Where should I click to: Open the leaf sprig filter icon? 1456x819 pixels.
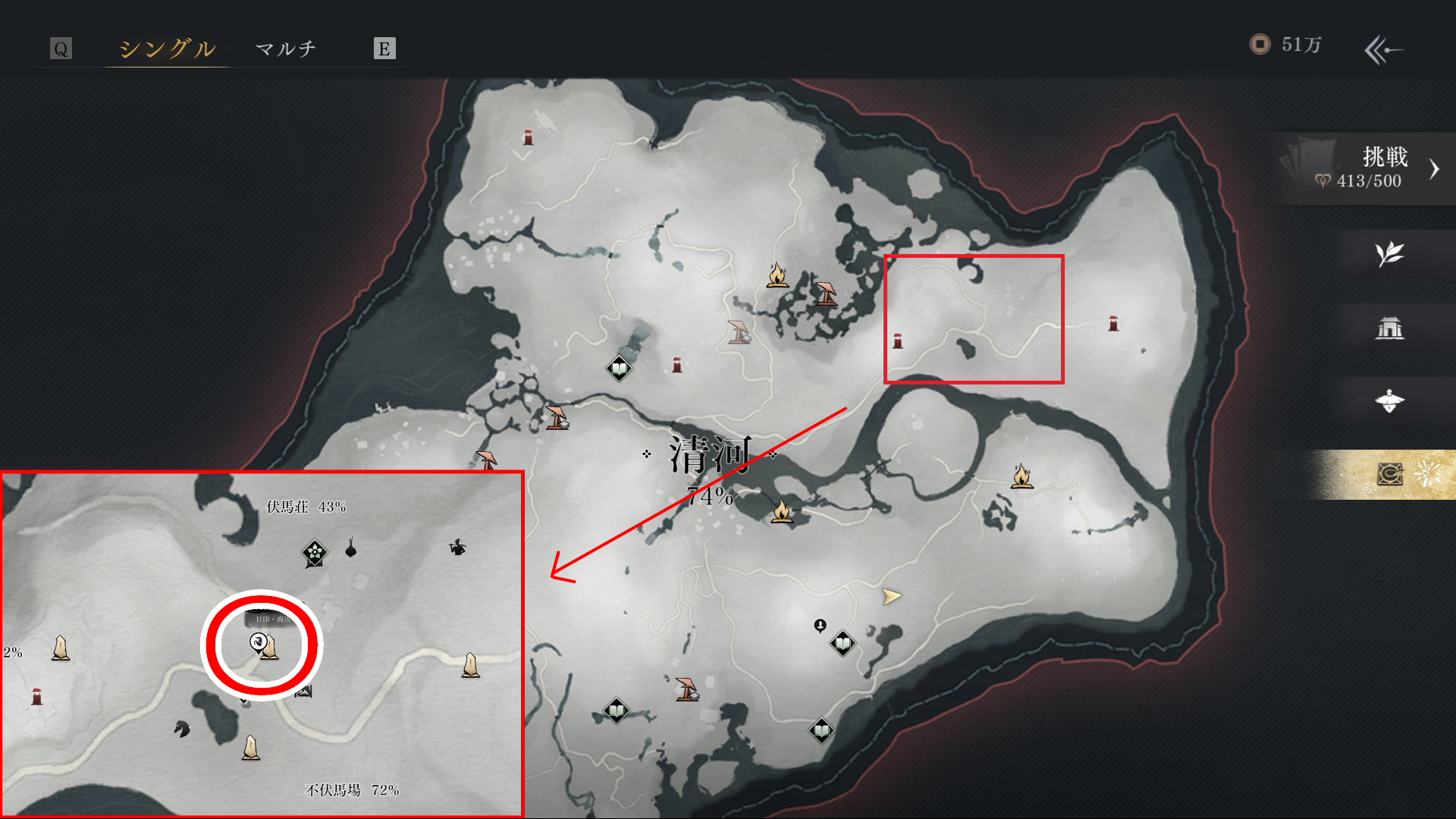click(x=1389, y=254)
